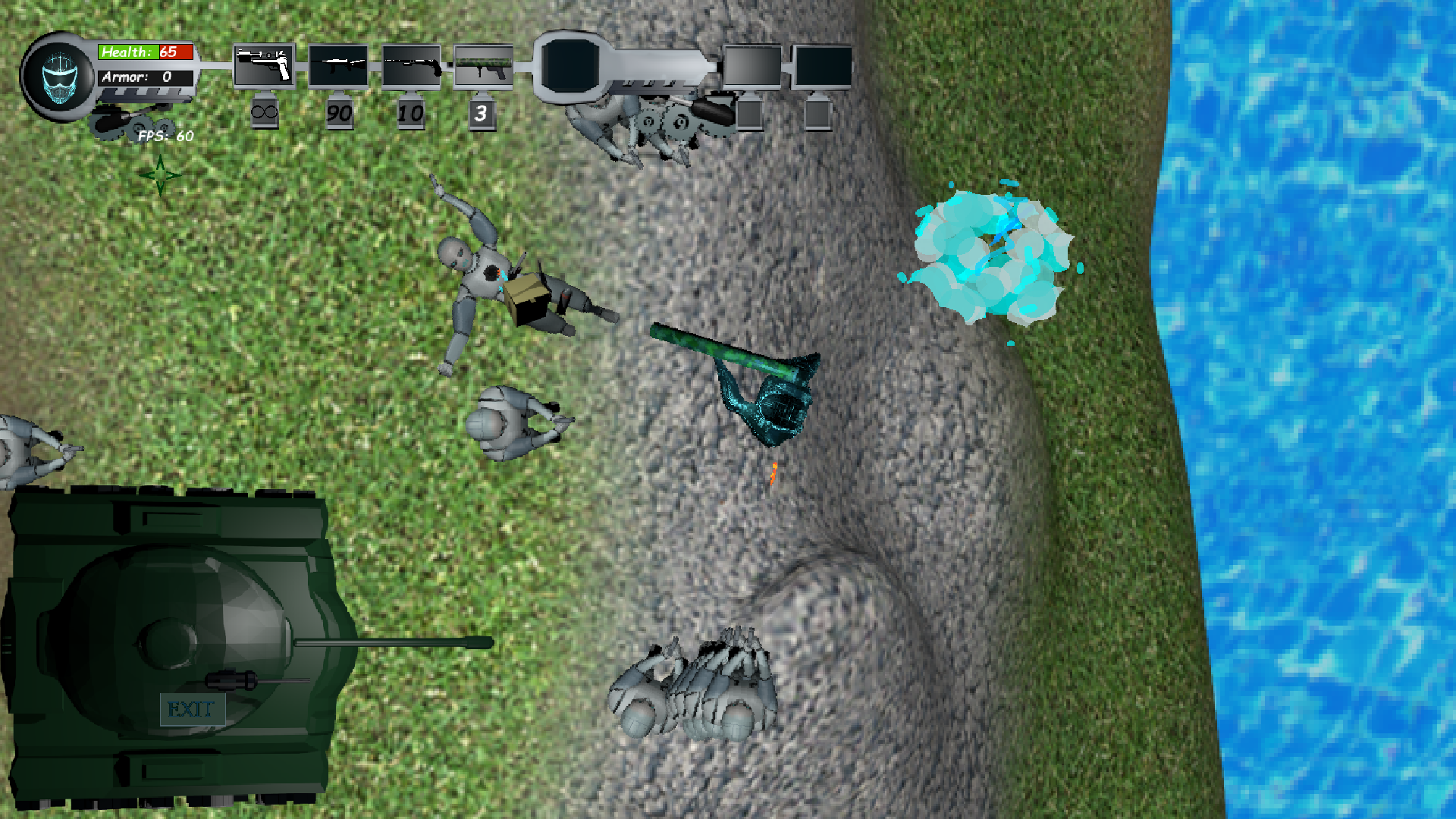Screen dimensions: 1456x819
Task: Equip the shotgun from the weapon bar
Action: coord(411,67)
